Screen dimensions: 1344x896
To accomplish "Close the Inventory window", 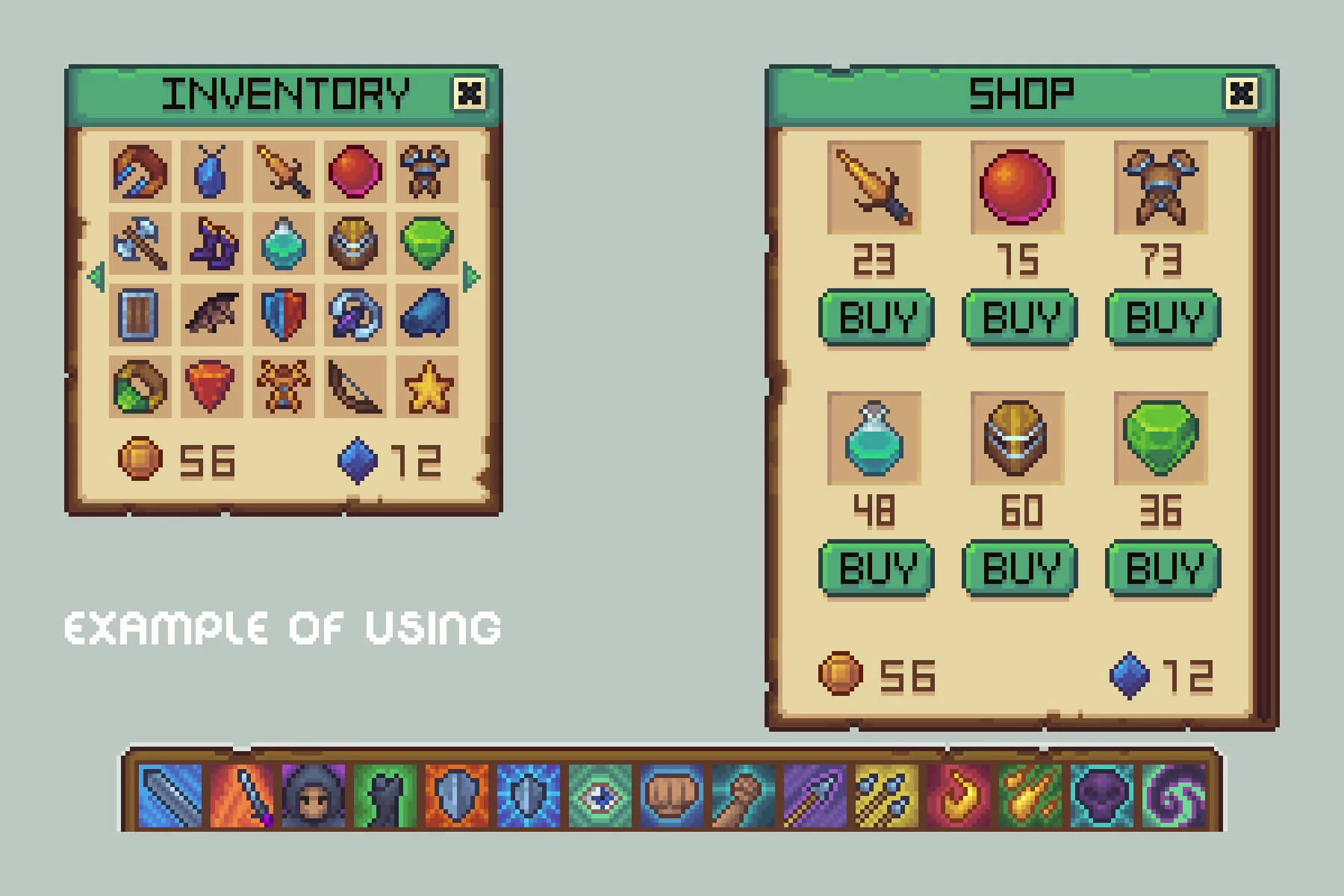I will pyautogui.click(x=469, y=93).
